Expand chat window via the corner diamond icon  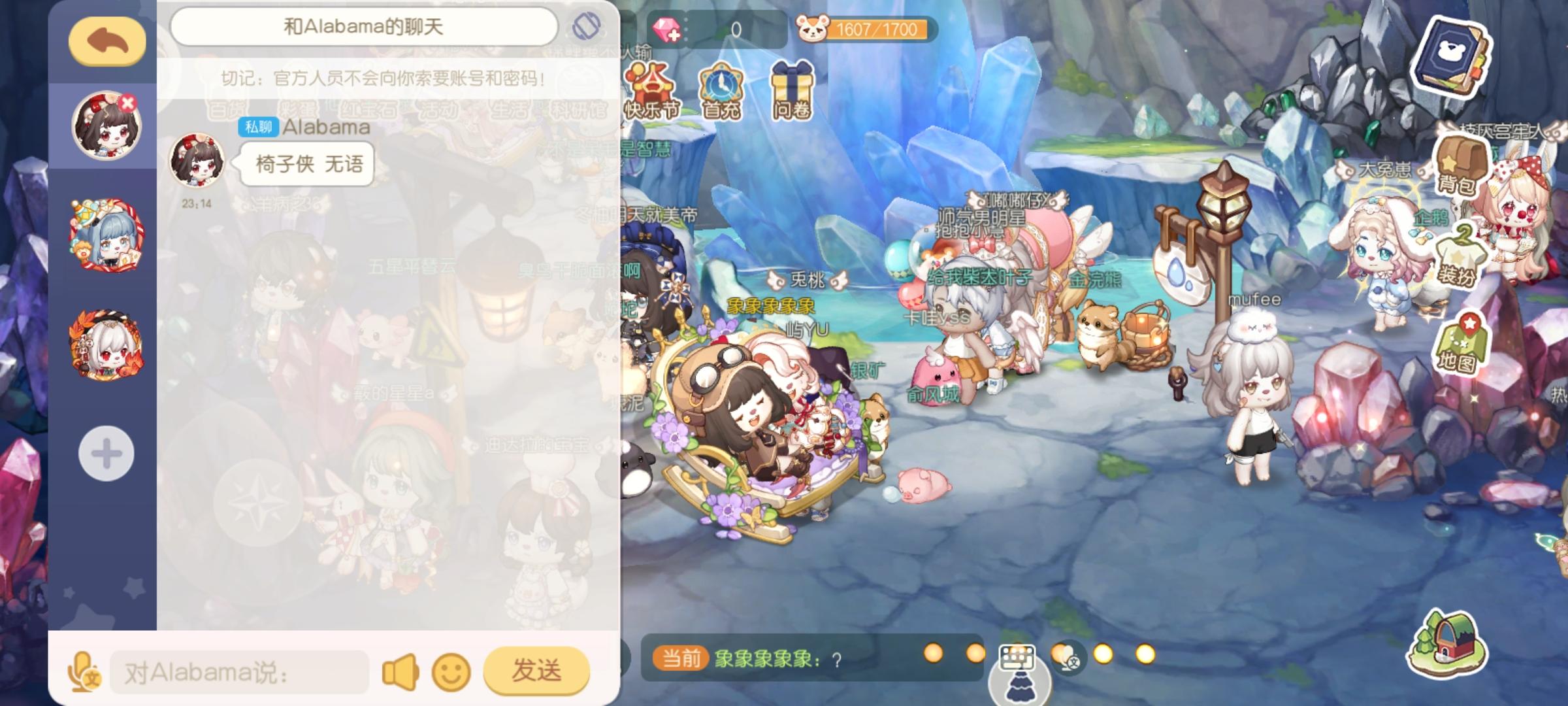coord(587,25)
